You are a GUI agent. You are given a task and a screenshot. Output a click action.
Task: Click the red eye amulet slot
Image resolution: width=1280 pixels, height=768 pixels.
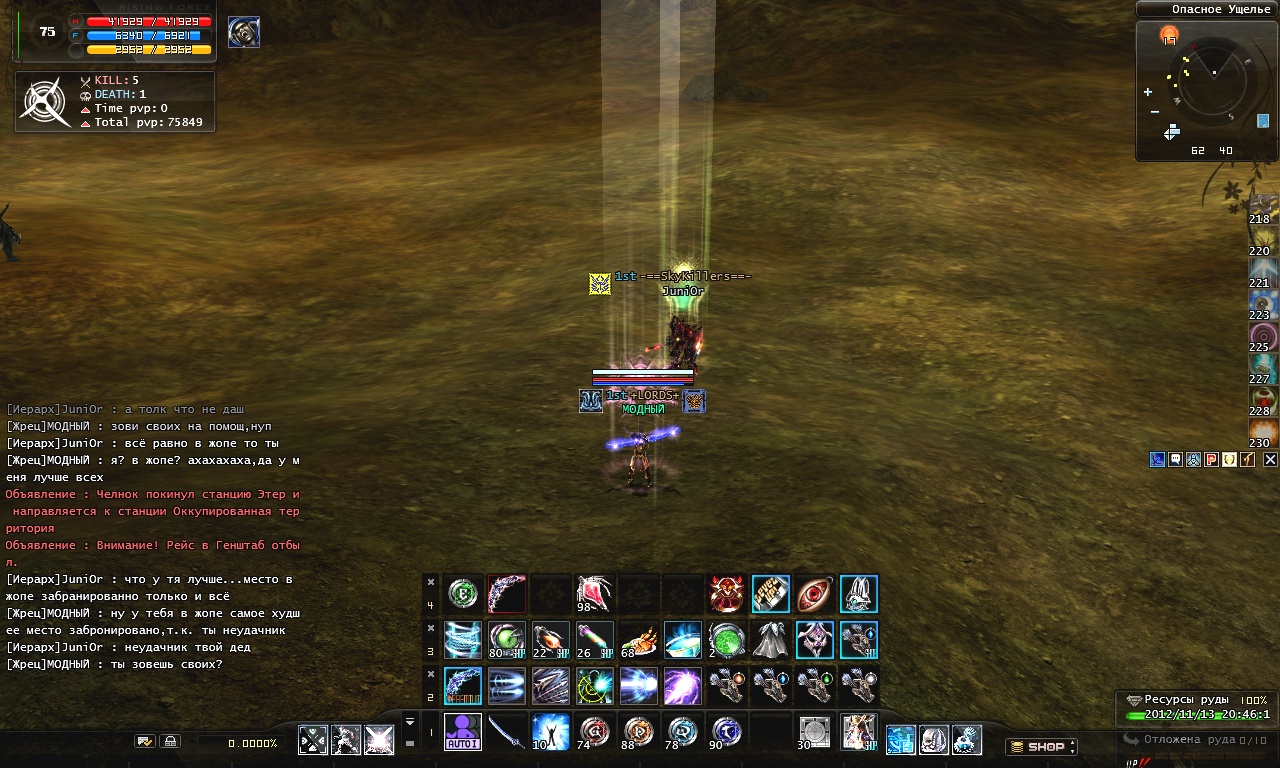tap(815, 594)
